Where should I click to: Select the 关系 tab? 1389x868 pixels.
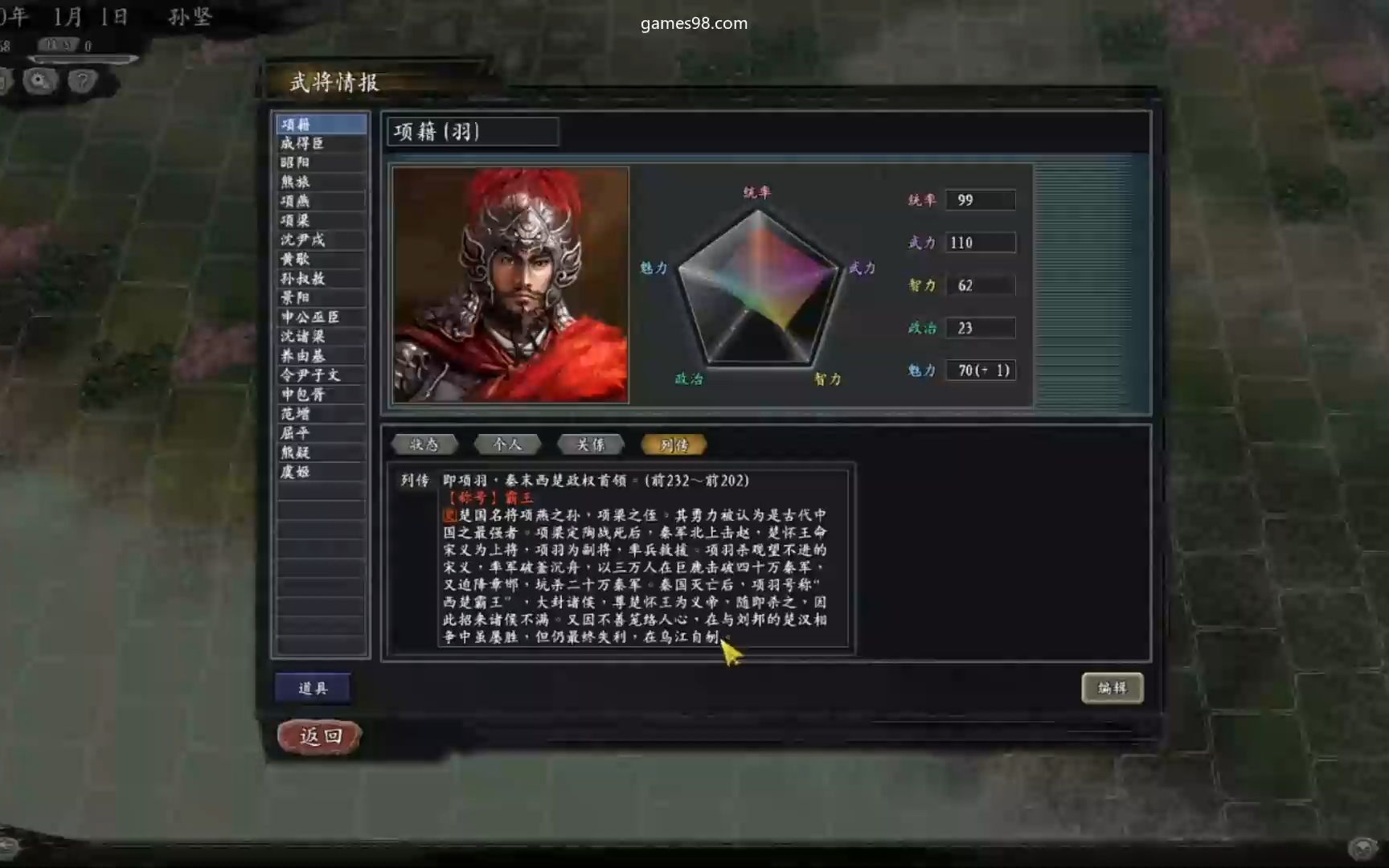(591, 444)
